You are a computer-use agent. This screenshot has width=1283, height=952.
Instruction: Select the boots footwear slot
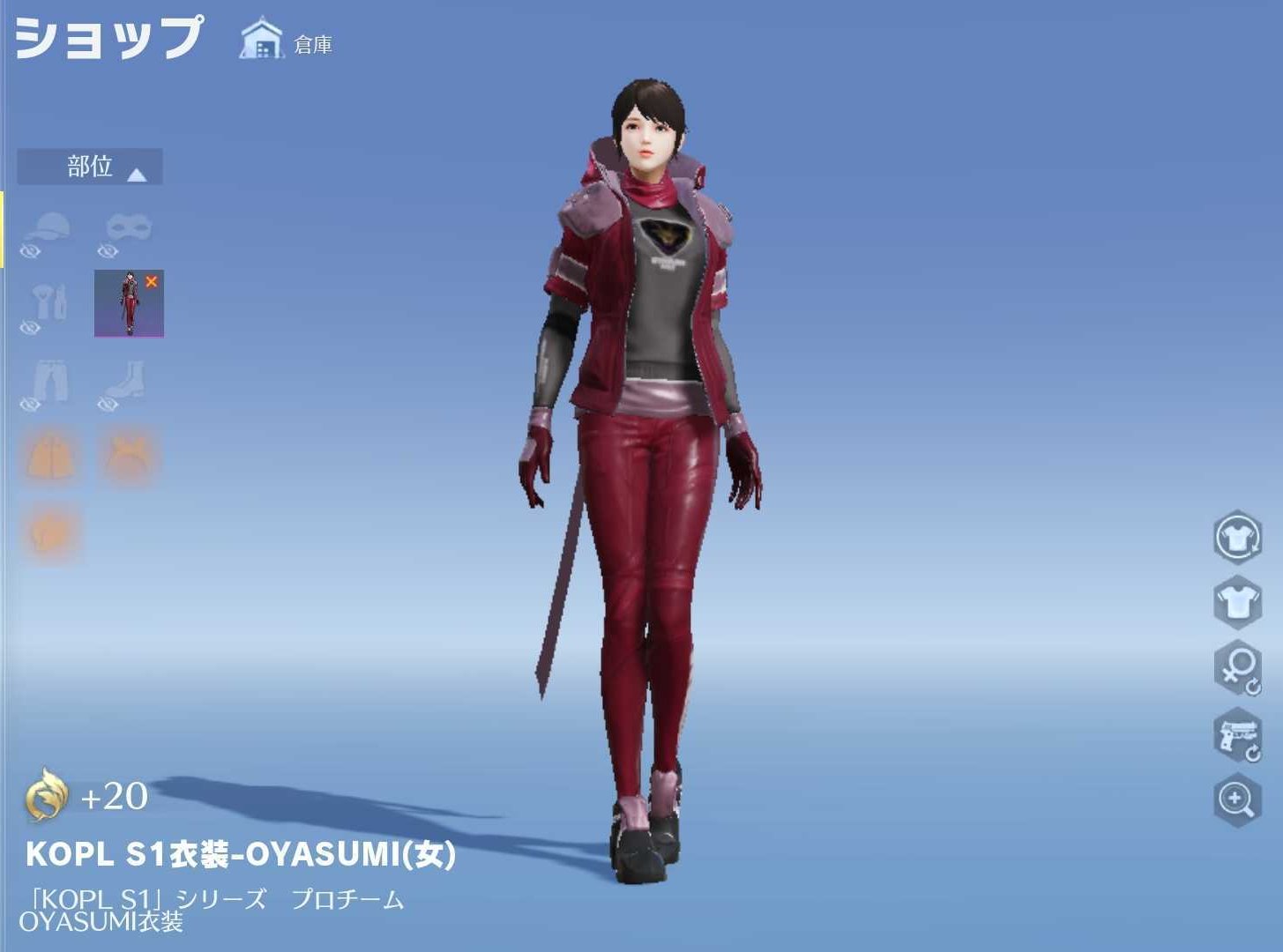123,382
